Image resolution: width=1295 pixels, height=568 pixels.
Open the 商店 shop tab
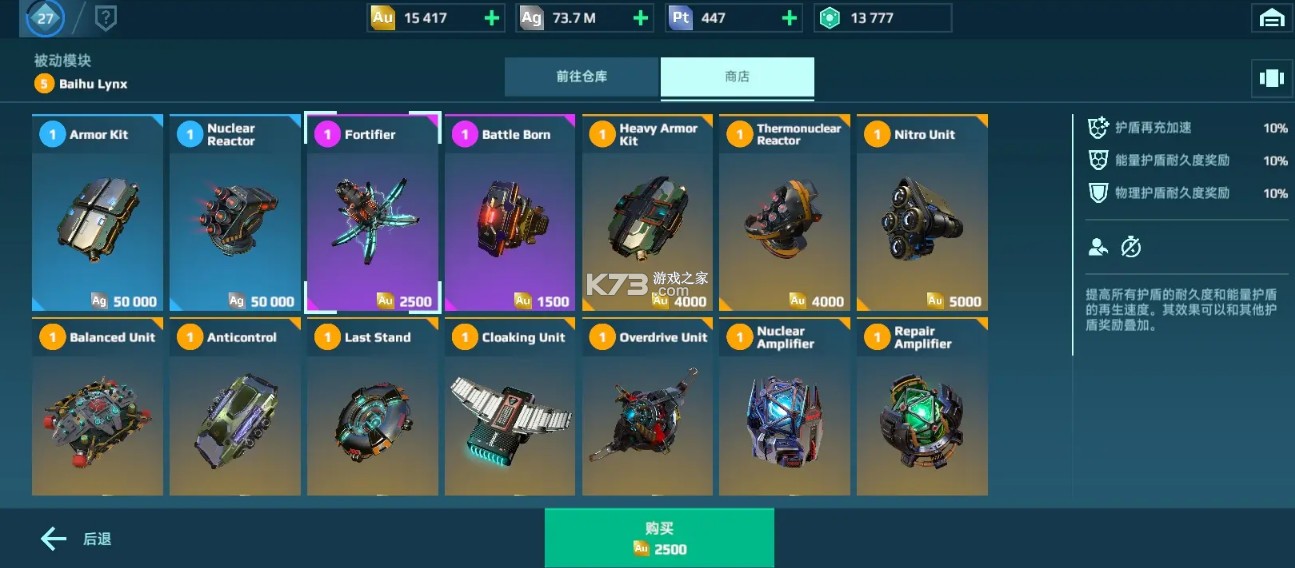[x=737, y=77]
